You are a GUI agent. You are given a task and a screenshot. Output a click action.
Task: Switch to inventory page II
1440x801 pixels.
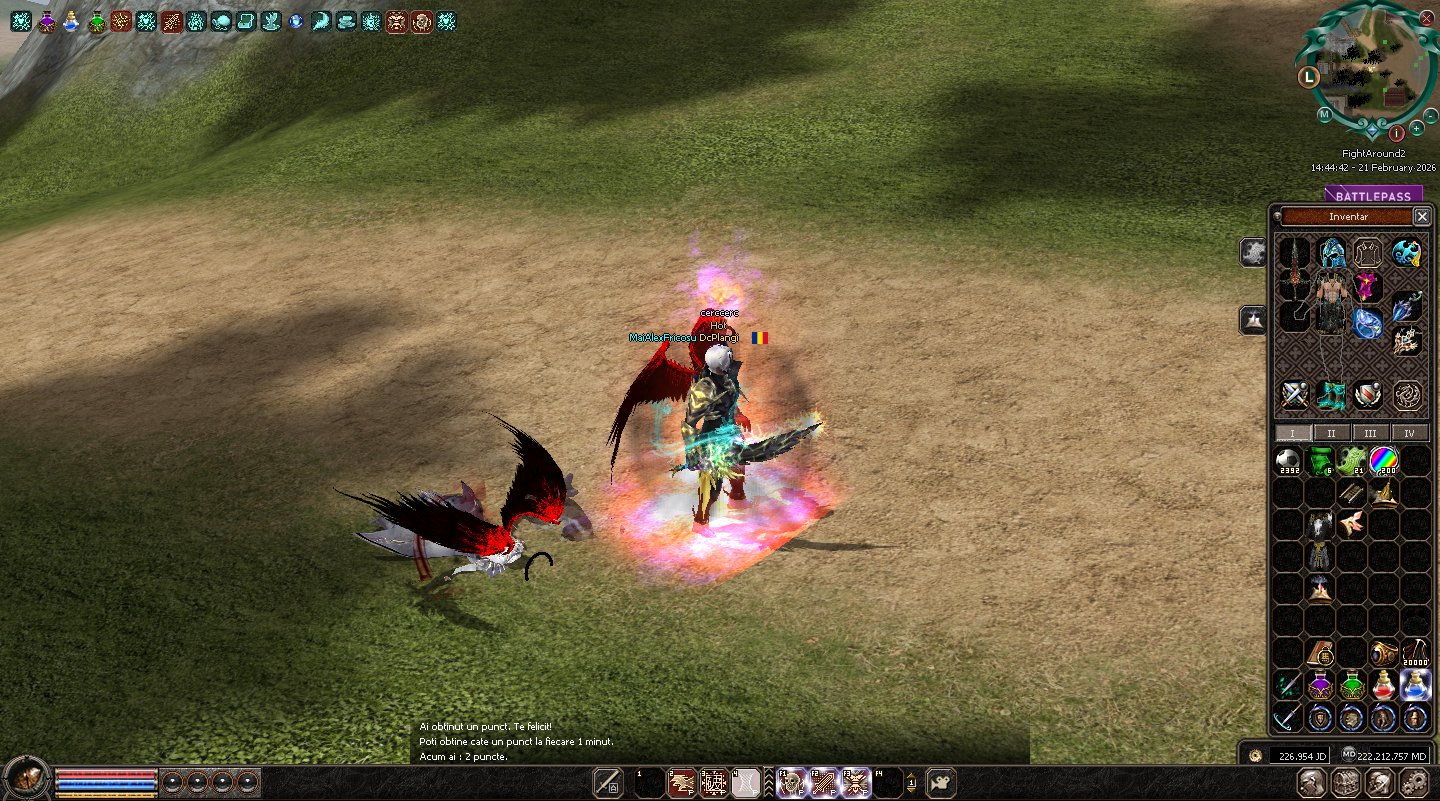(x=1331, y=433)
